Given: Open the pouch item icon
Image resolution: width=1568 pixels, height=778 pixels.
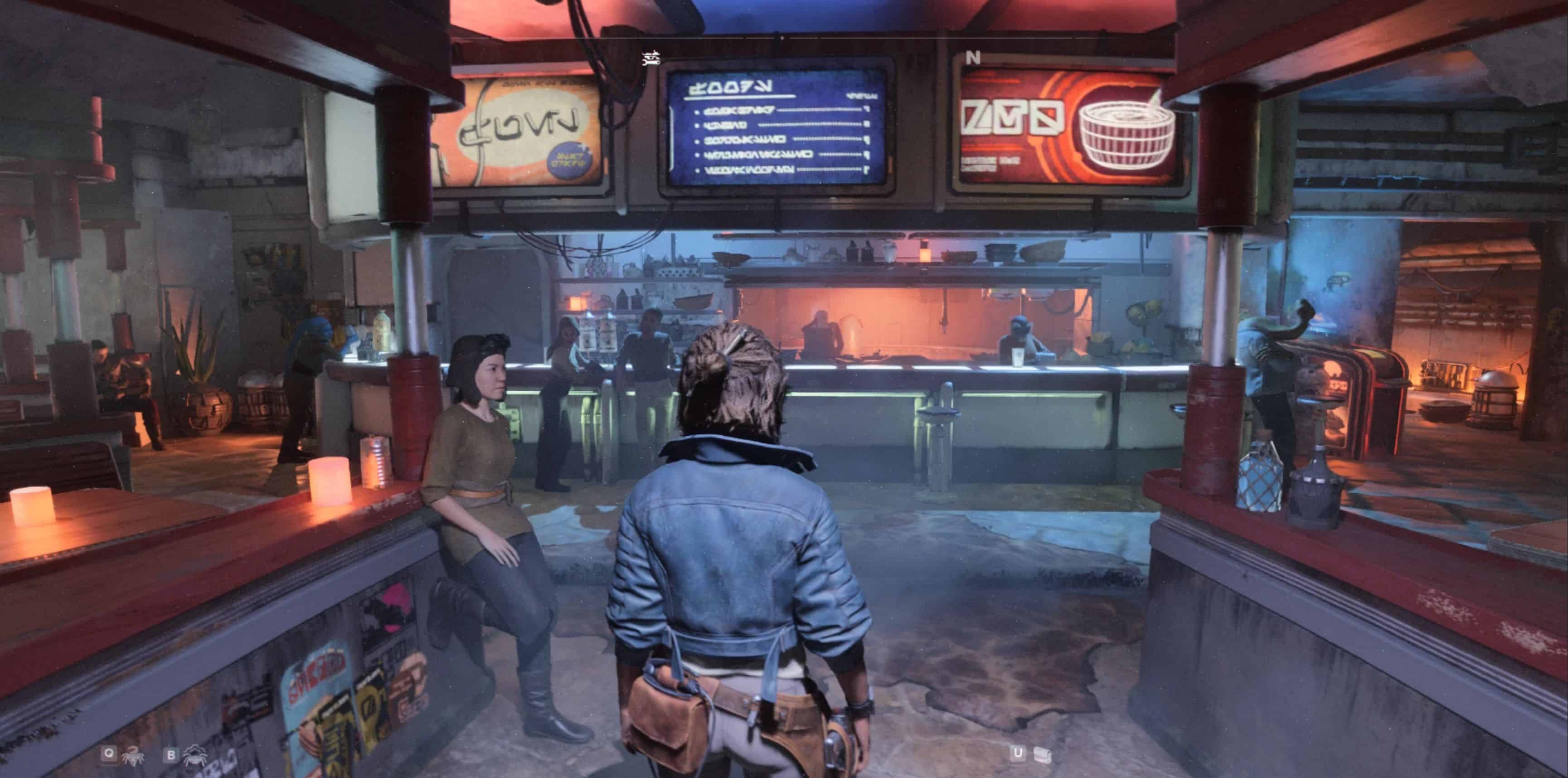Looking at the screenshot, I should (x=1042, y=754).
